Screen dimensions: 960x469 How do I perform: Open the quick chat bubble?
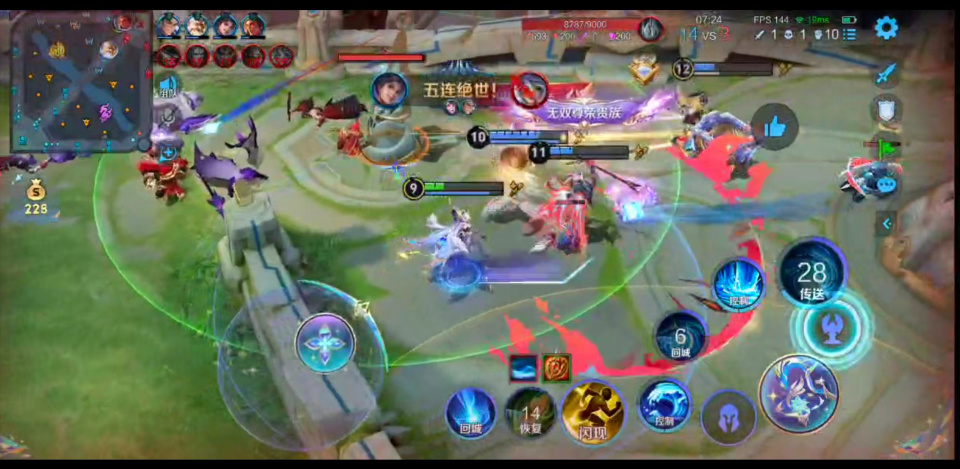coord(886,184)
